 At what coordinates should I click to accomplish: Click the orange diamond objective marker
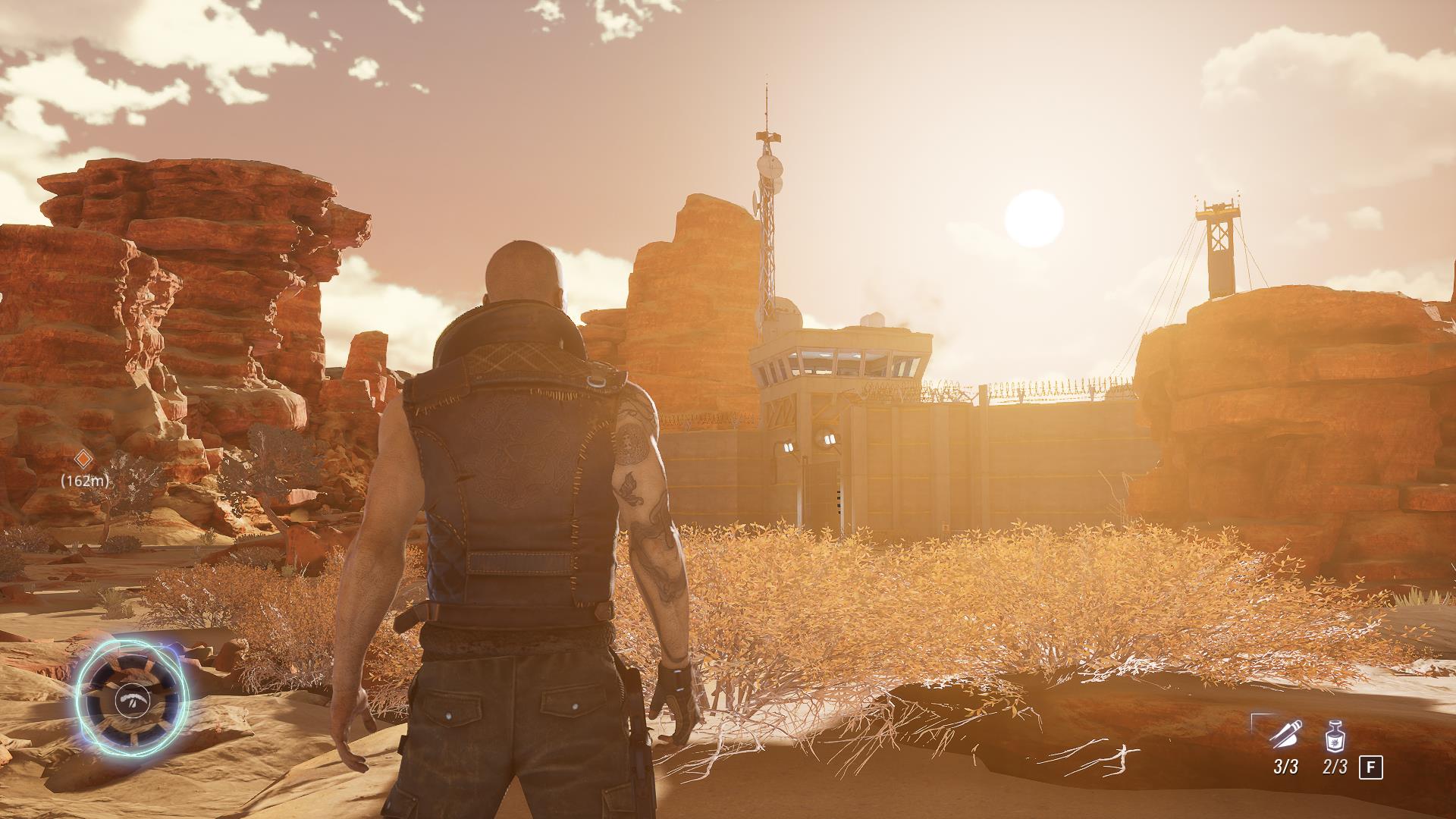[83, 457]
